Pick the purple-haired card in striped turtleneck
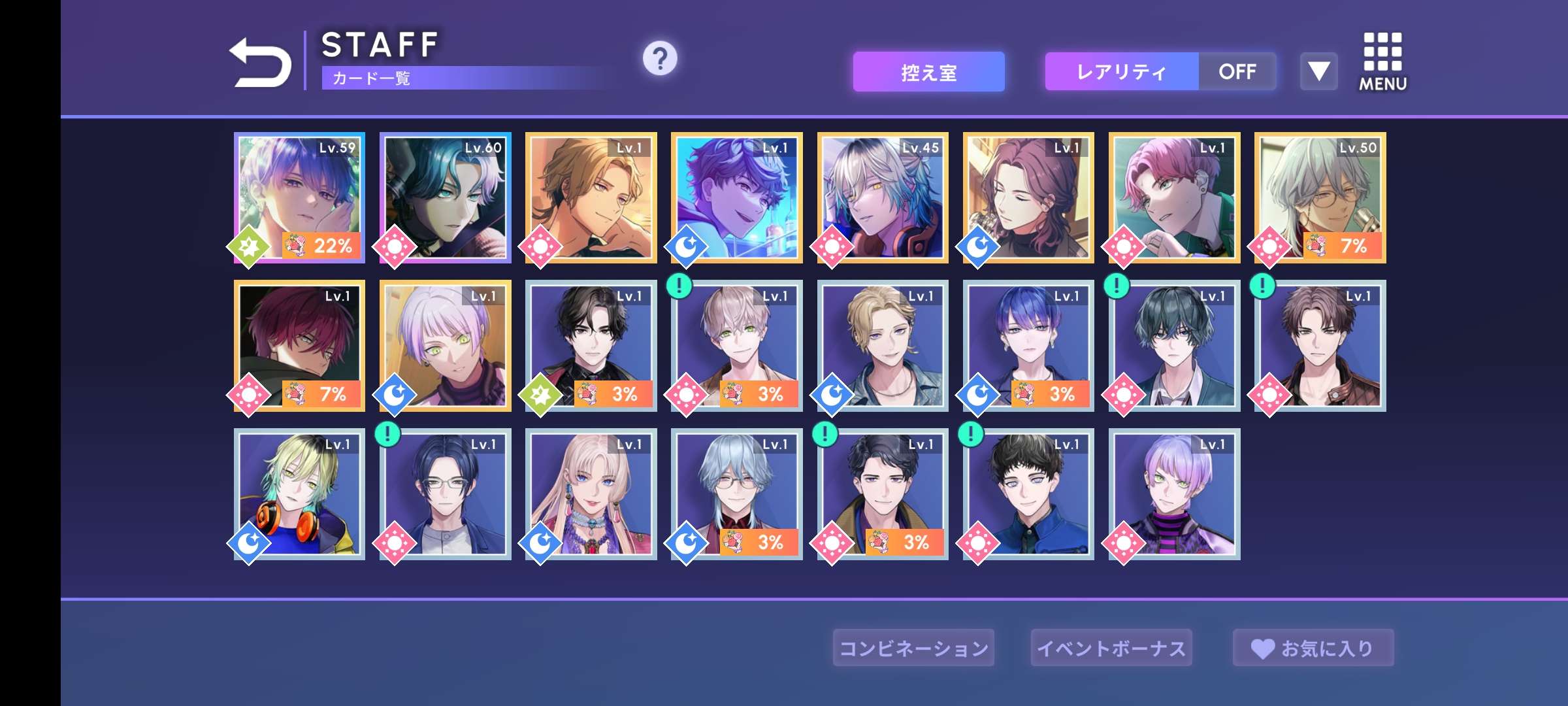The width and height of the screenshot is (1568, 706). [x=1175, y=494]
